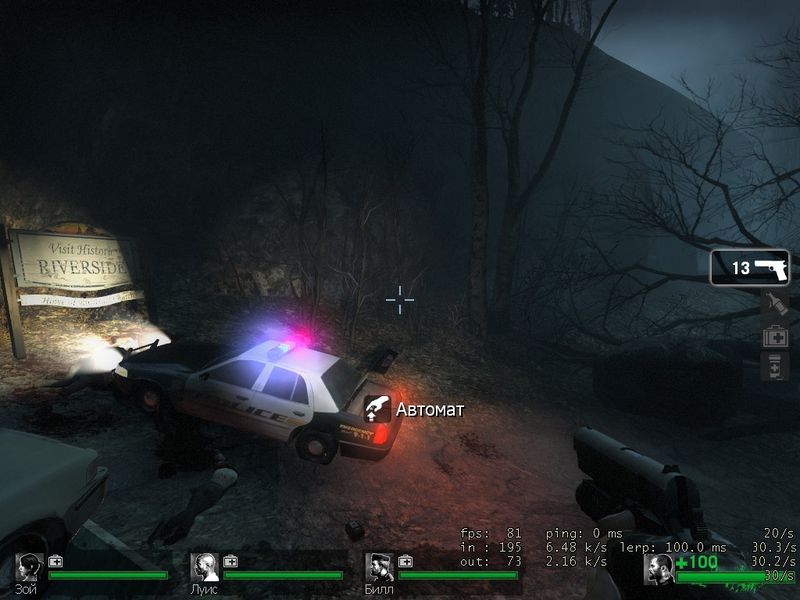
Task: Click Луис's teammate portrait
Action: [204, 568]
